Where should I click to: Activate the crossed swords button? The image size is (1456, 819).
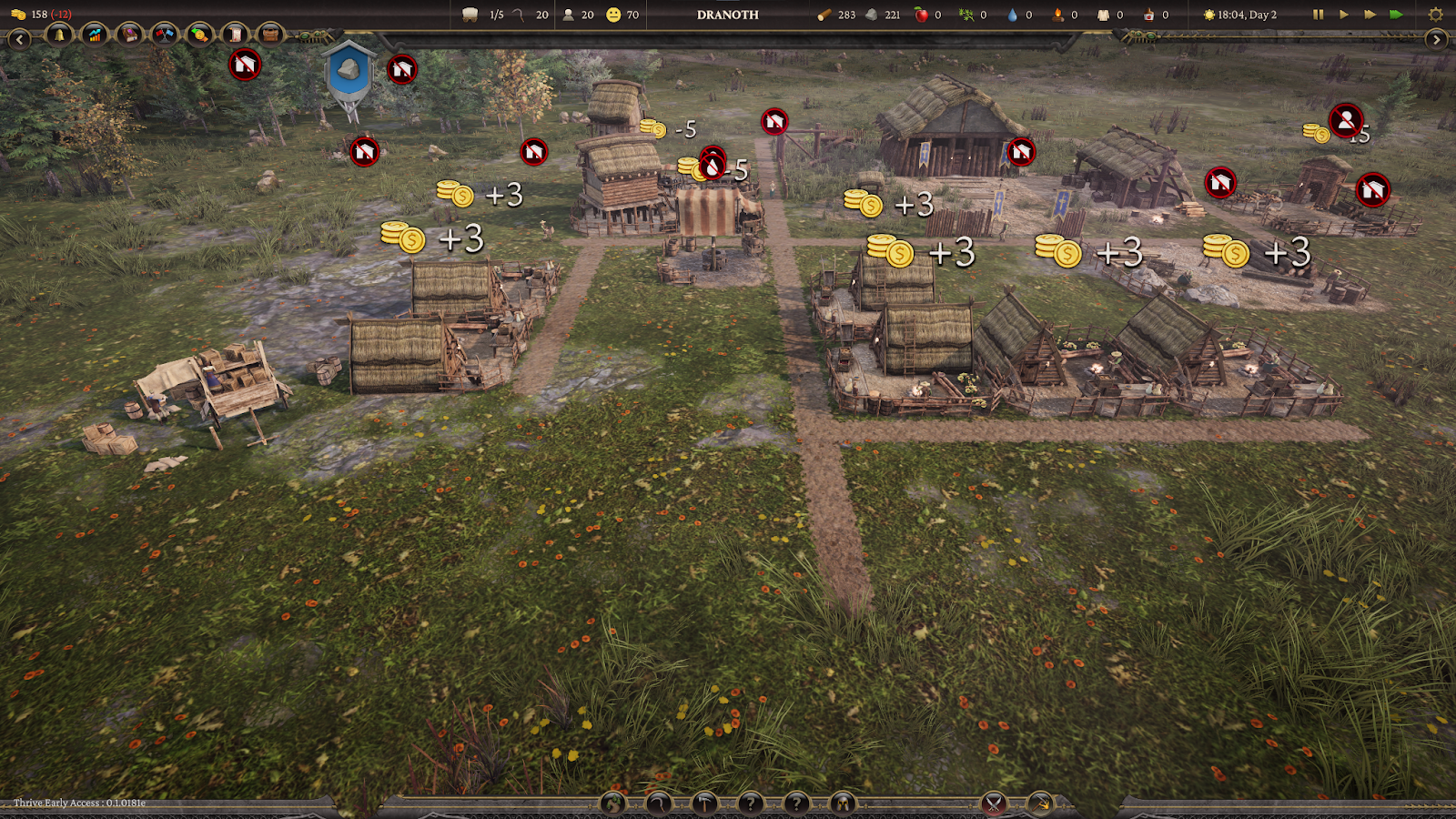pyautogui.click(x=994, y=804)
